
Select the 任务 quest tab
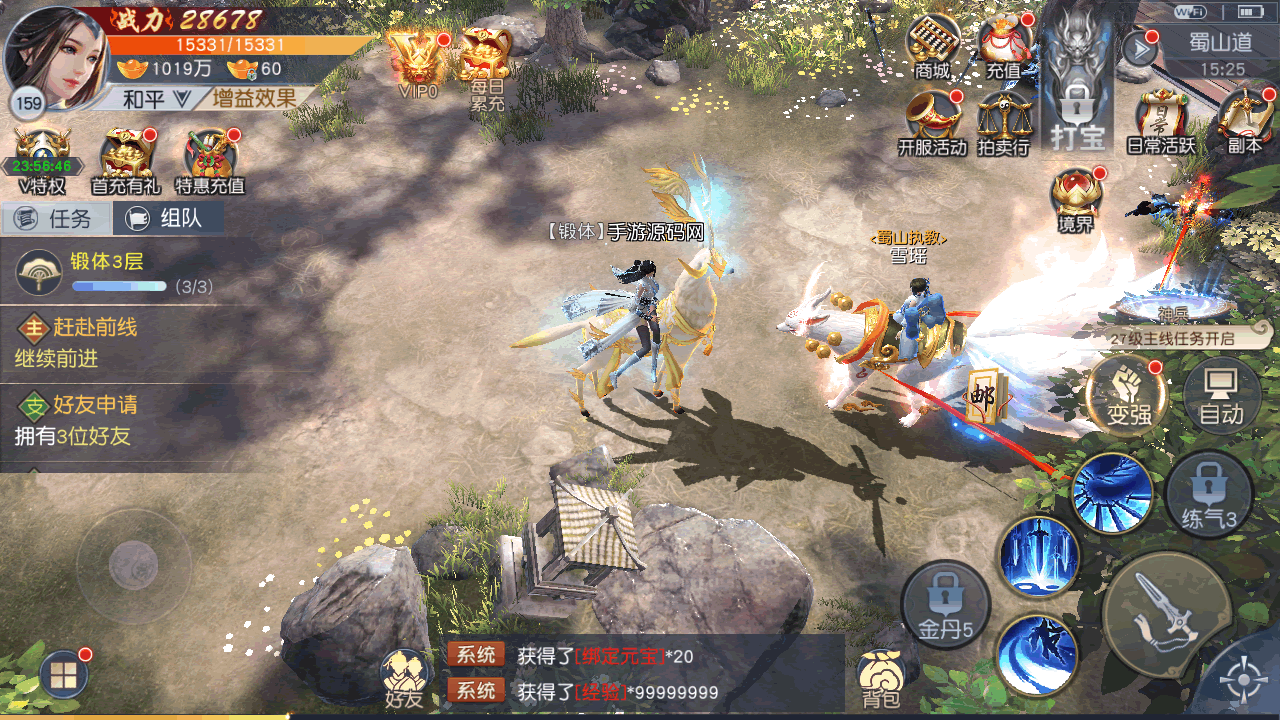tap(56, 218)
